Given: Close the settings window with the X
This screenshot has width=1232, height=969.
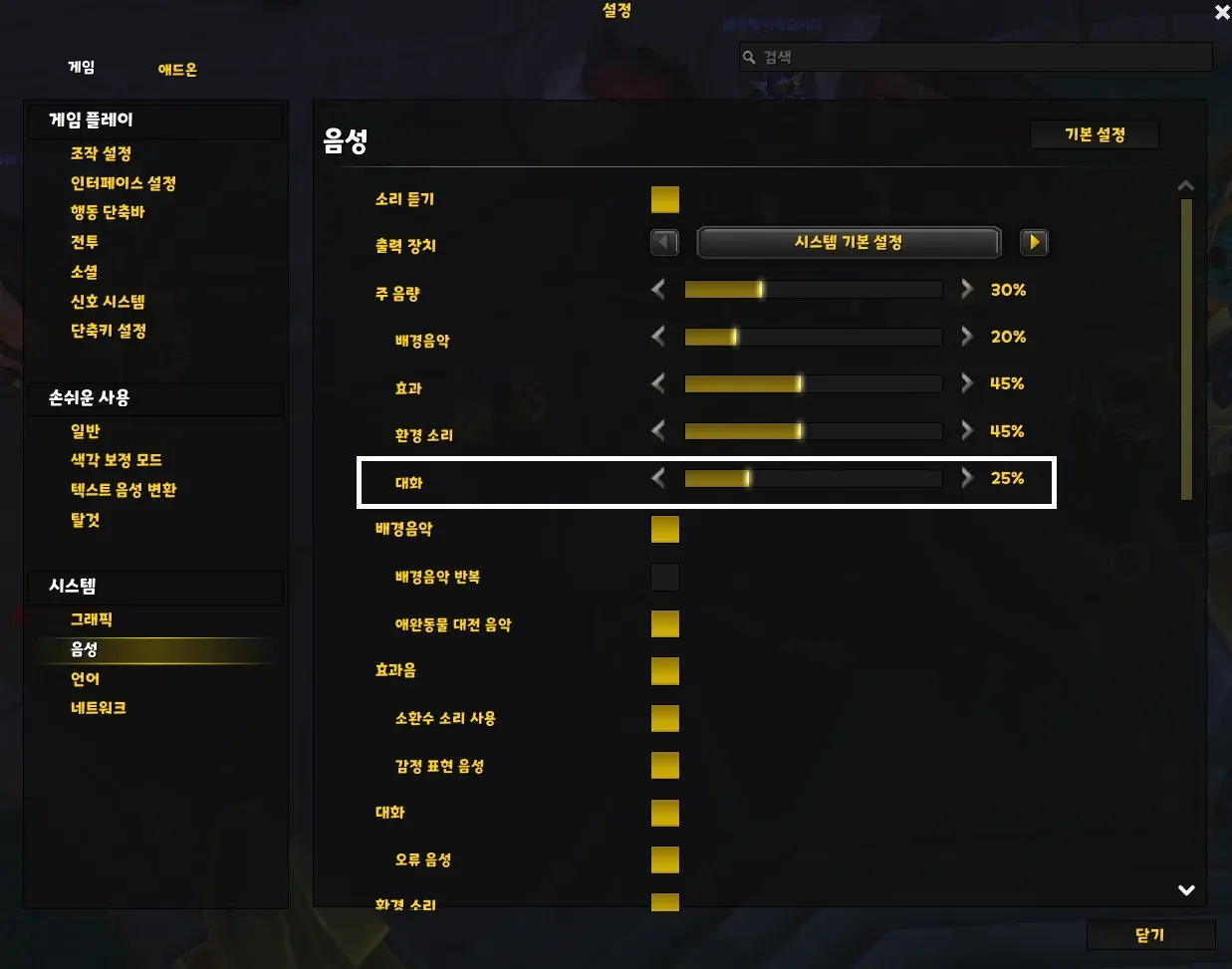Looking at the screenshot, I should point(1222,12).
